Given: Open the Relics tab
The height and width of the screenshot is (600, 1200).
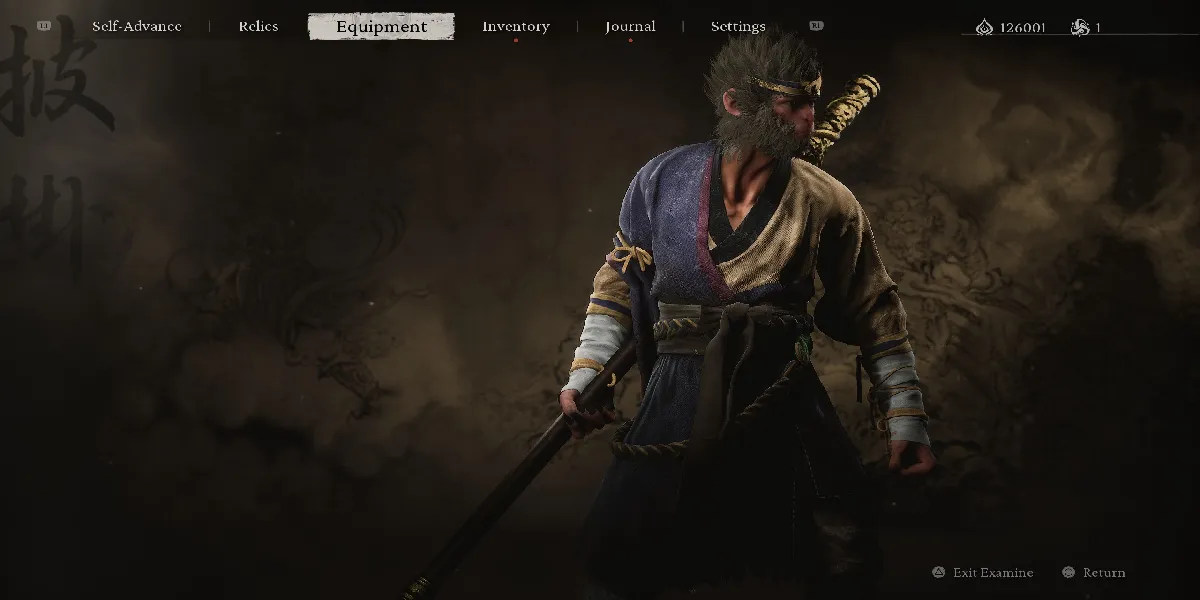Looking at the screenshot, I should pyautogui.click(x=258, y=27).
